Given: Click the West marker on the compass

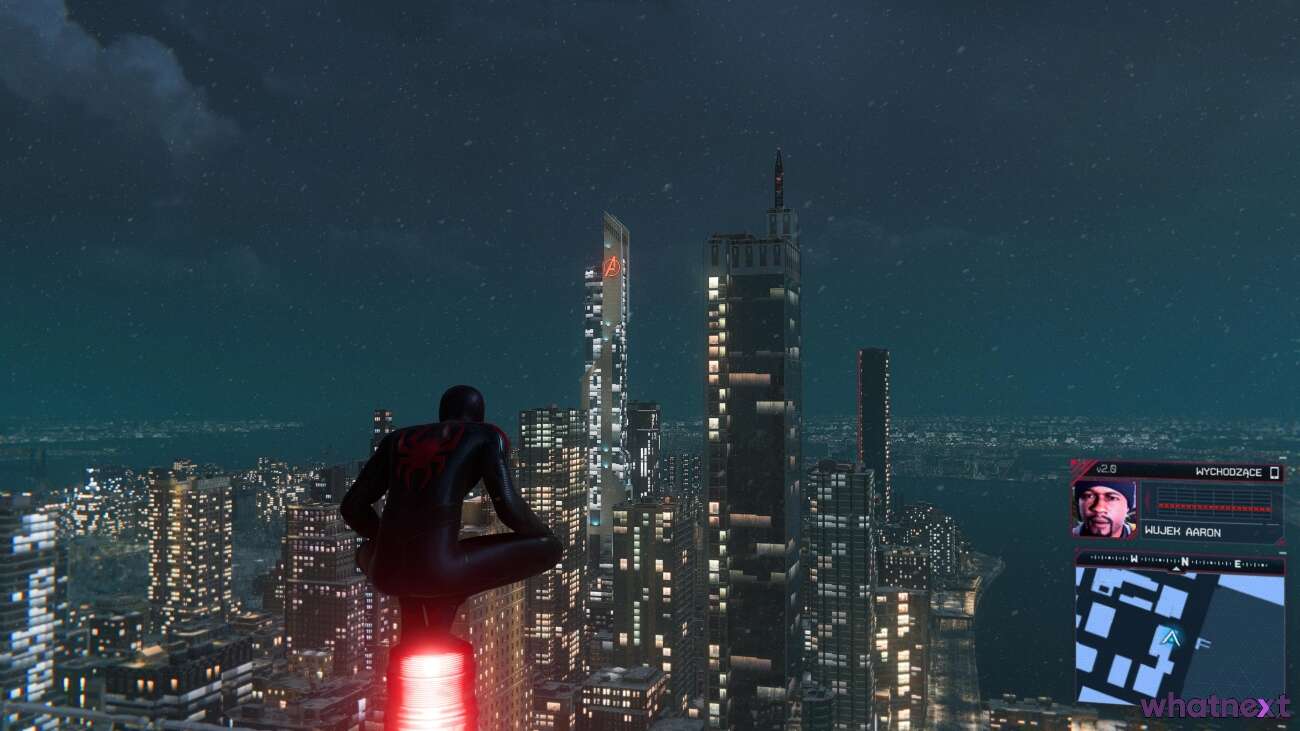Looking at the screenshot, I should [x=1132, y=559].
